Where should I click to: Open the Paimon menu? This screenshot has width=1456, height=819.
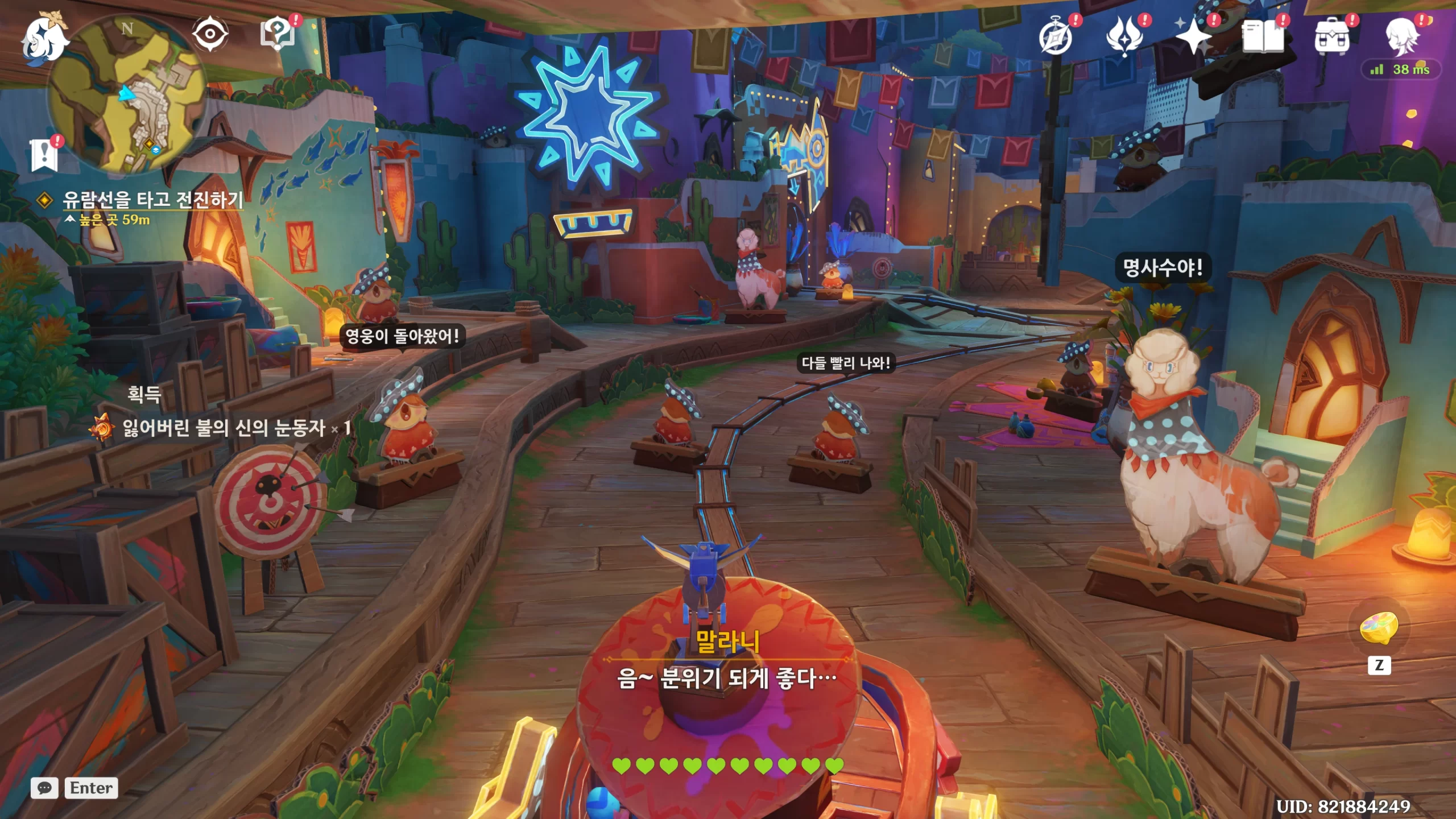(x=44, y=38)
